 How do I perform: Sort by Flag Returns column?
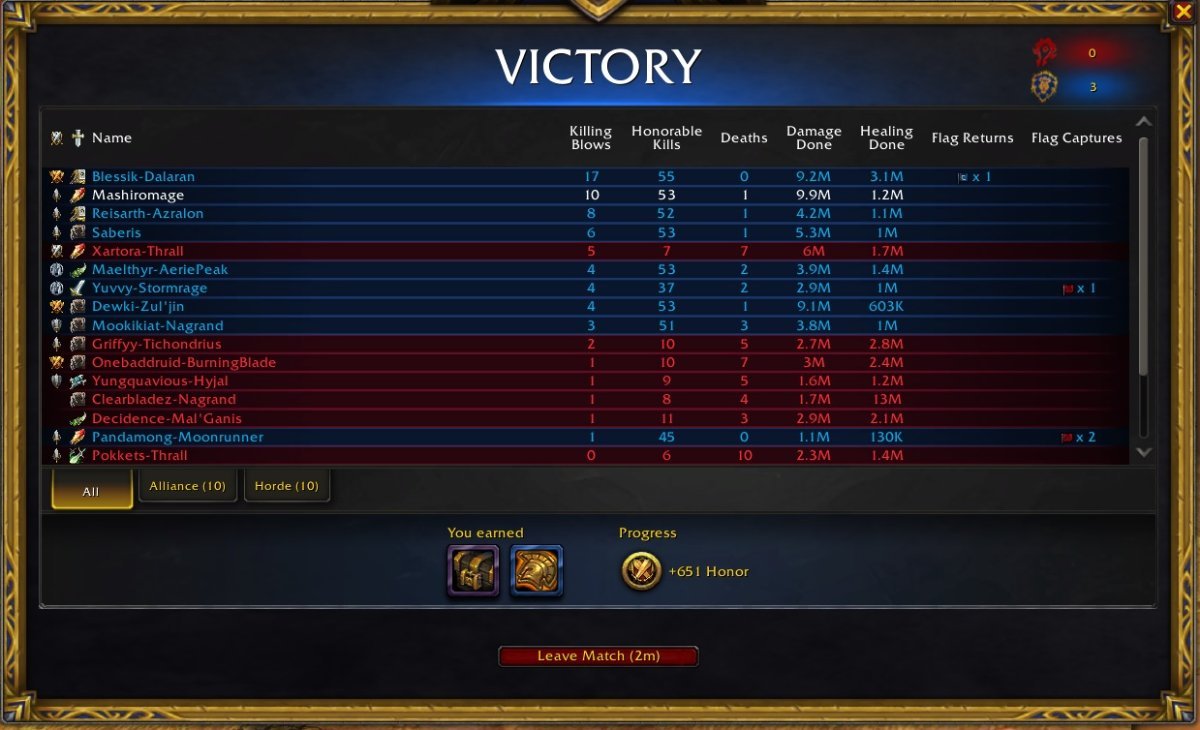click(972, 138)
